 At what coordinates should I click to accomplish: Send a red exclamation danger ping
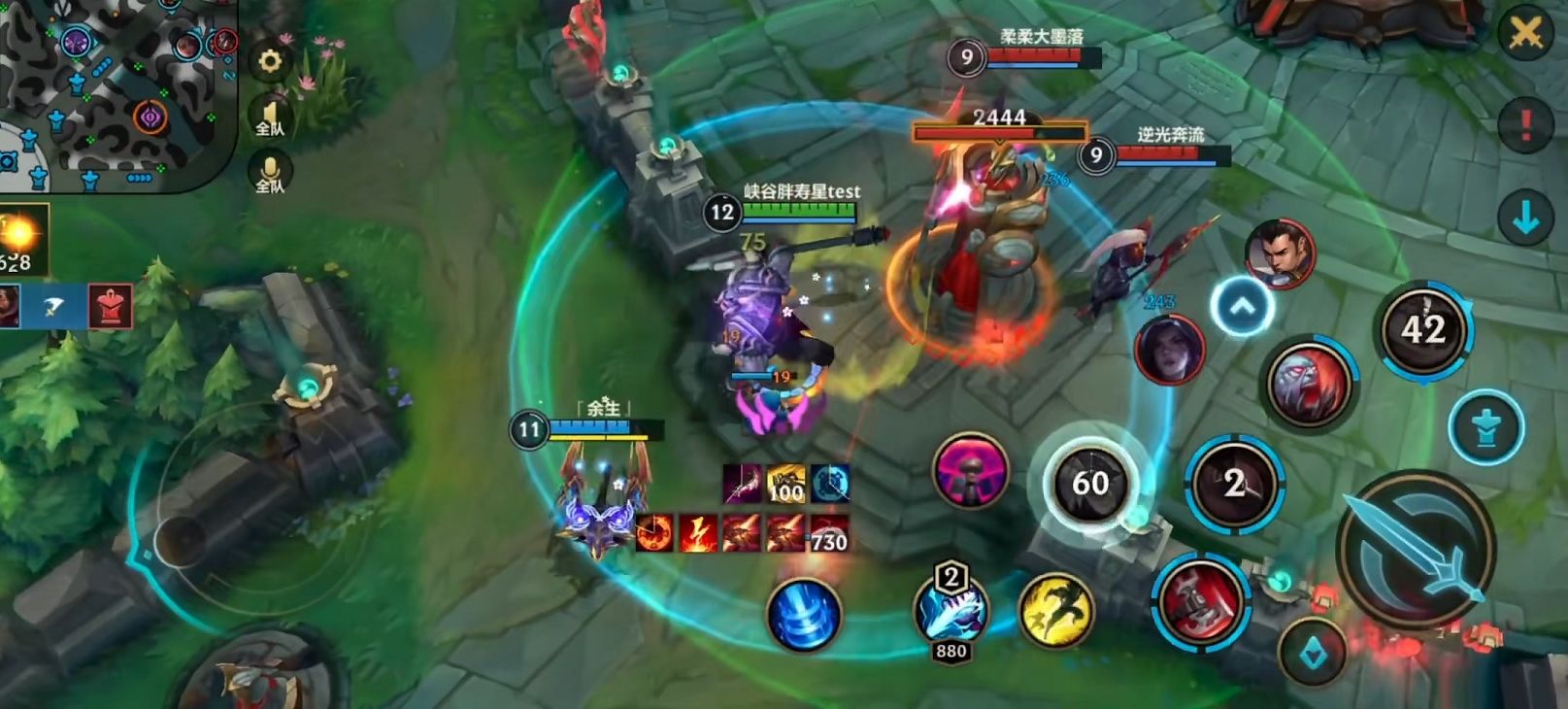pos(1525,123)
